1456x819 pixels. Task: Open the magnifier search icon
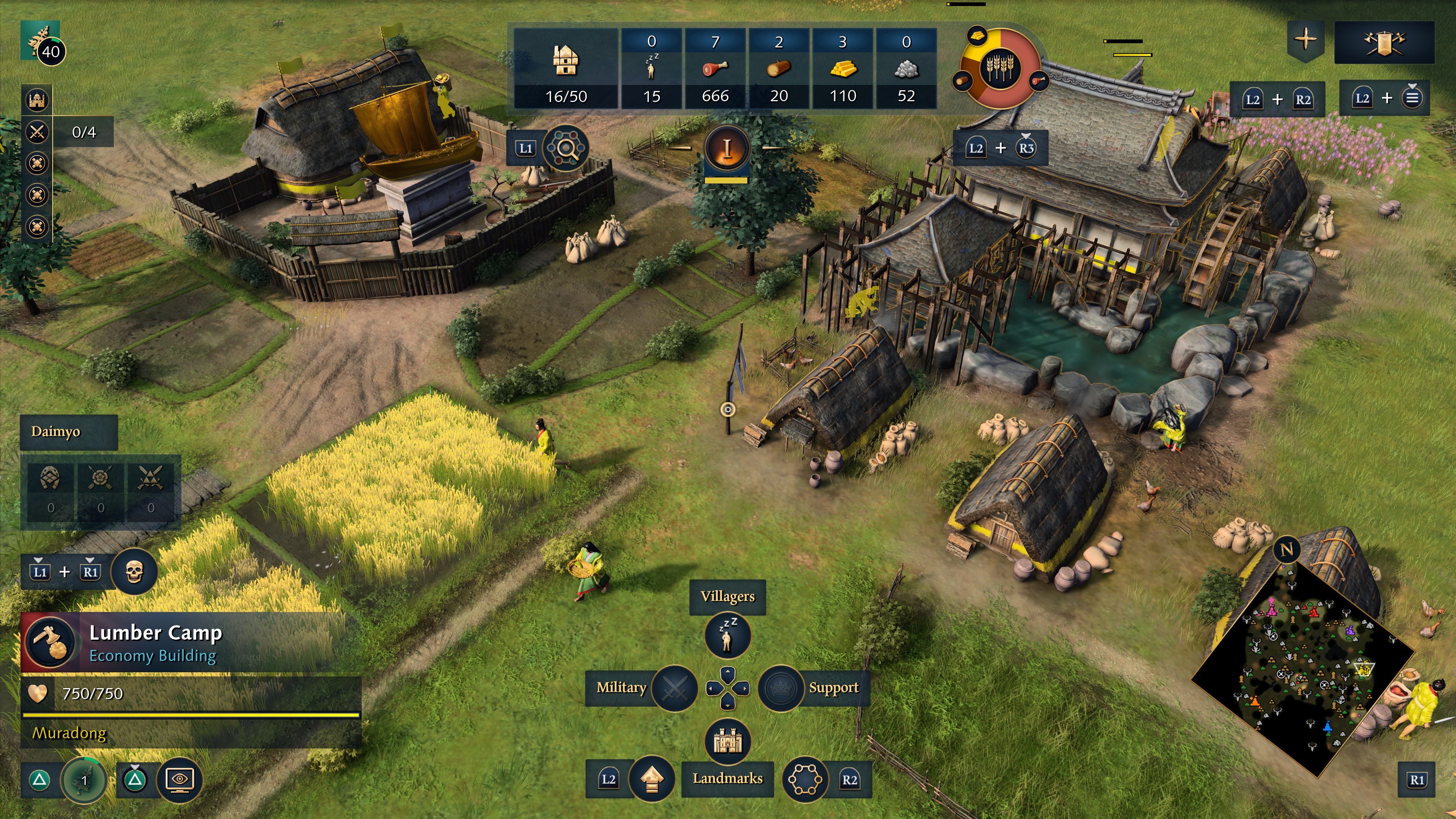click(x=565, y=149)
